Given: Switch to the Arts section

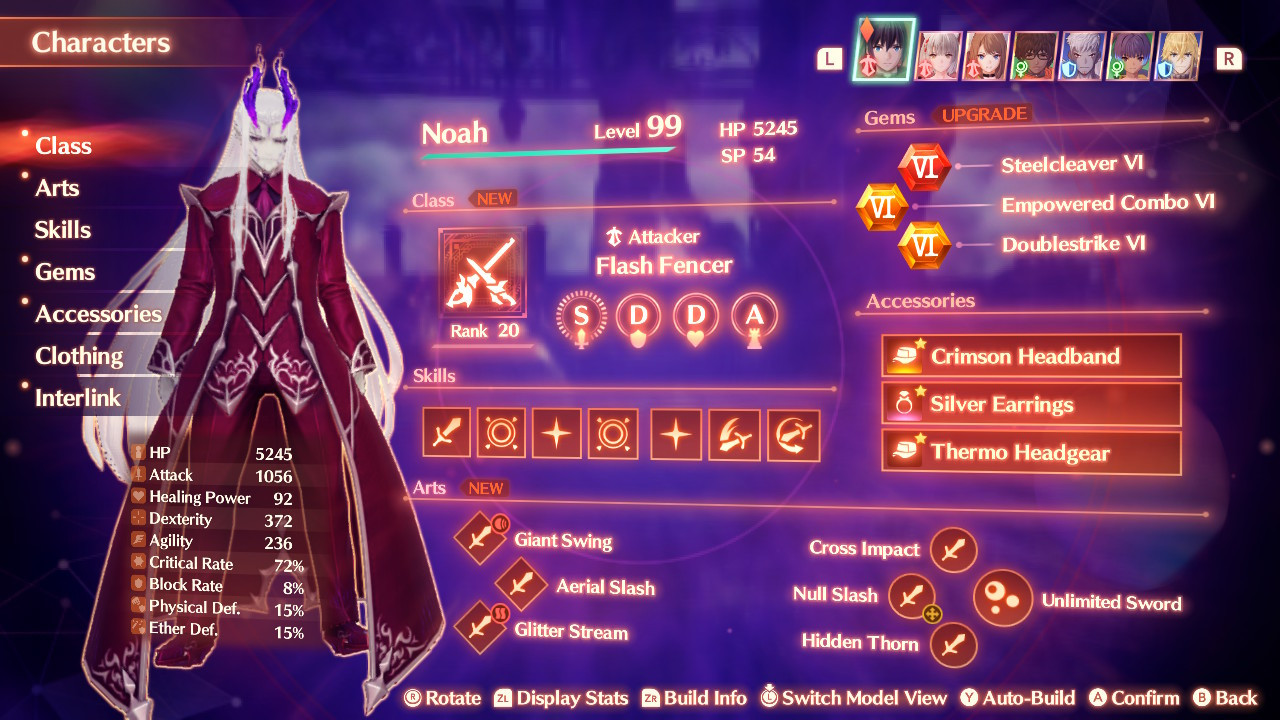Looking at the screenshot, I should [x=58, y=187].
